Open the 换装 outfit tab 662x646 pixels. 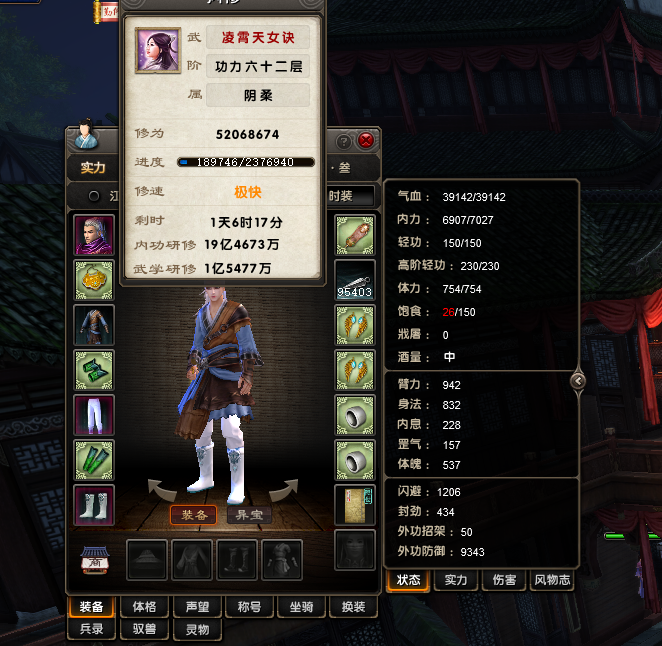(x=353, y=607)
